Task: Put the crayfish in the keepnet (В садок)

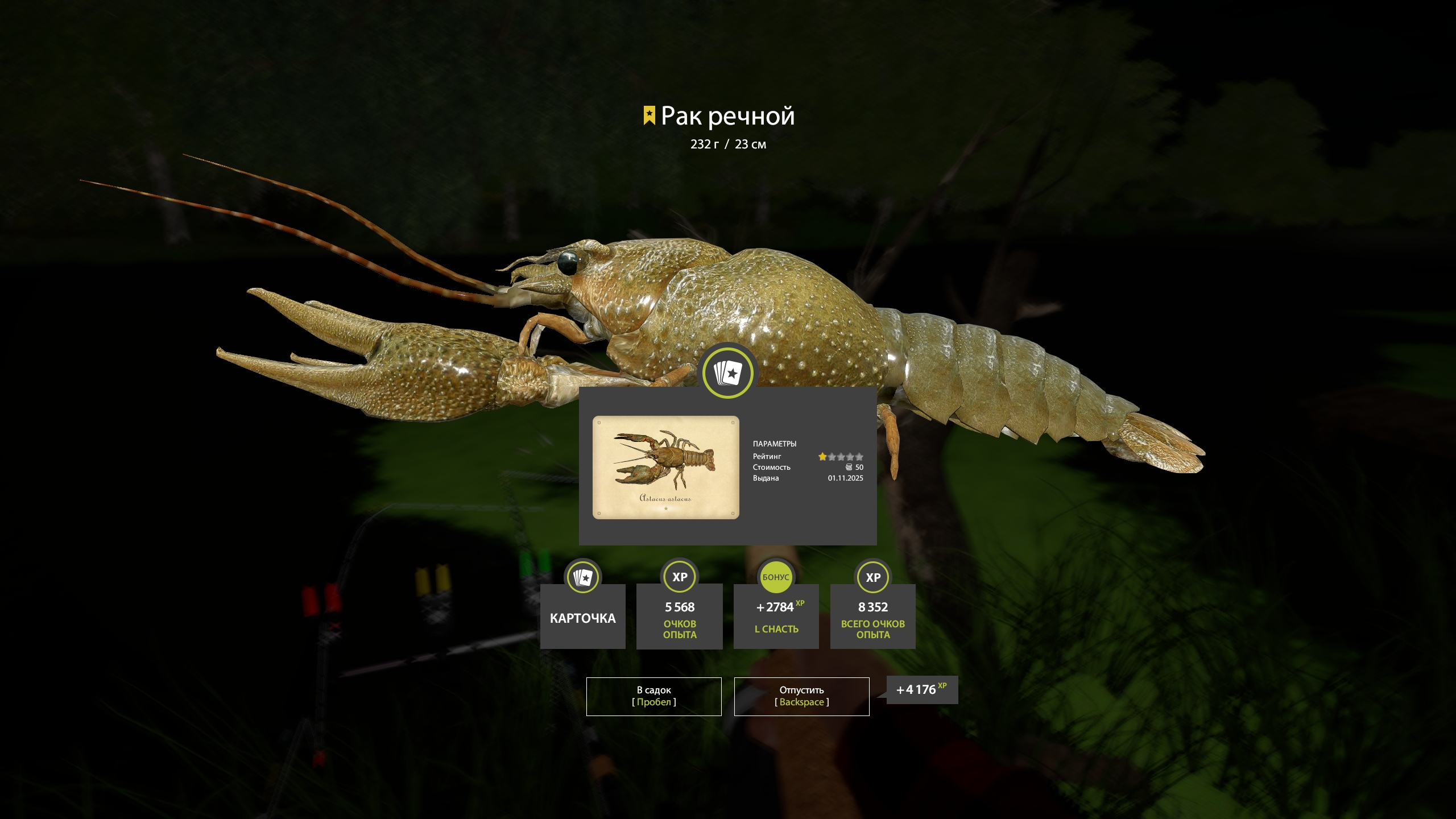Action: point(653,696)
